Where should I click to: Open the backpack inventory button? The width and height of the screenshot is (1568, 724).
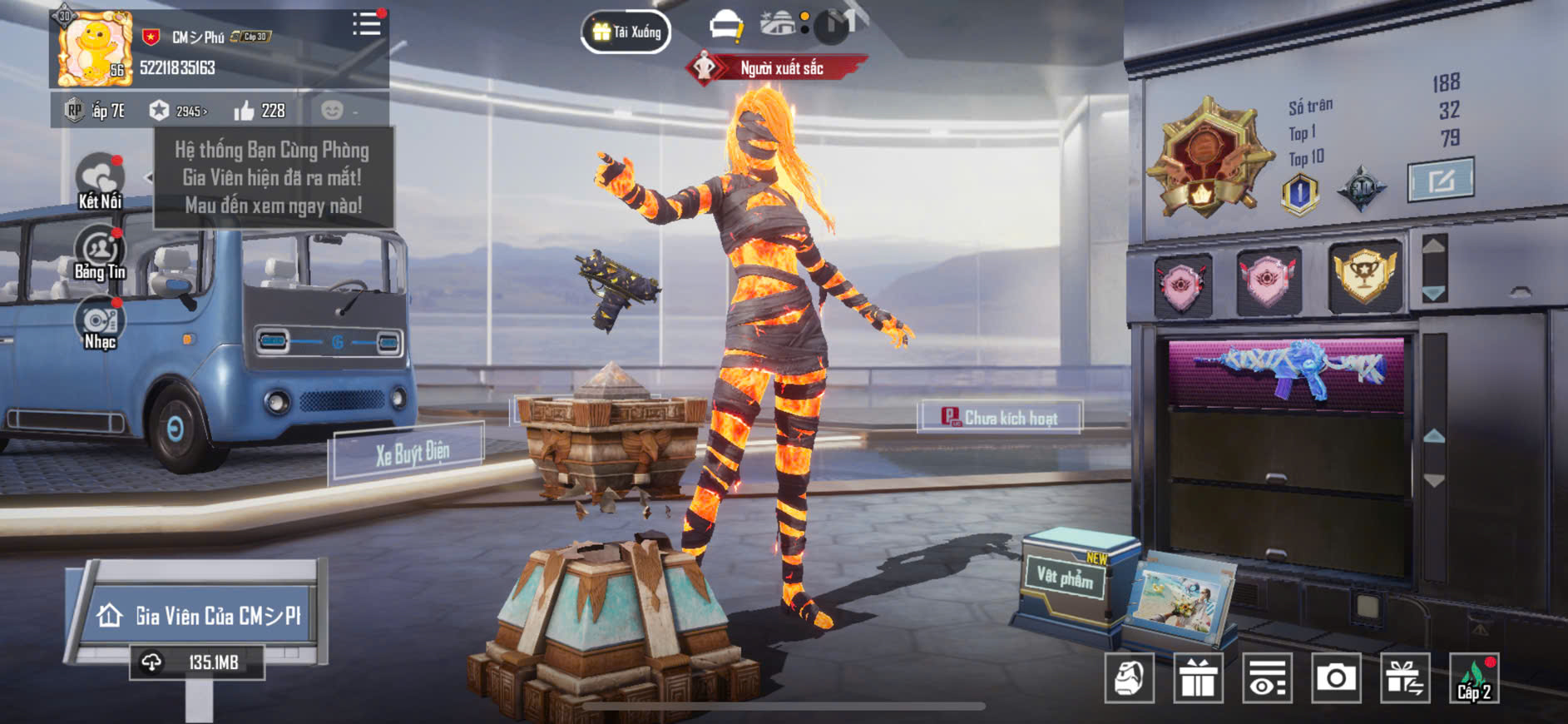[x=1129, y=679]
